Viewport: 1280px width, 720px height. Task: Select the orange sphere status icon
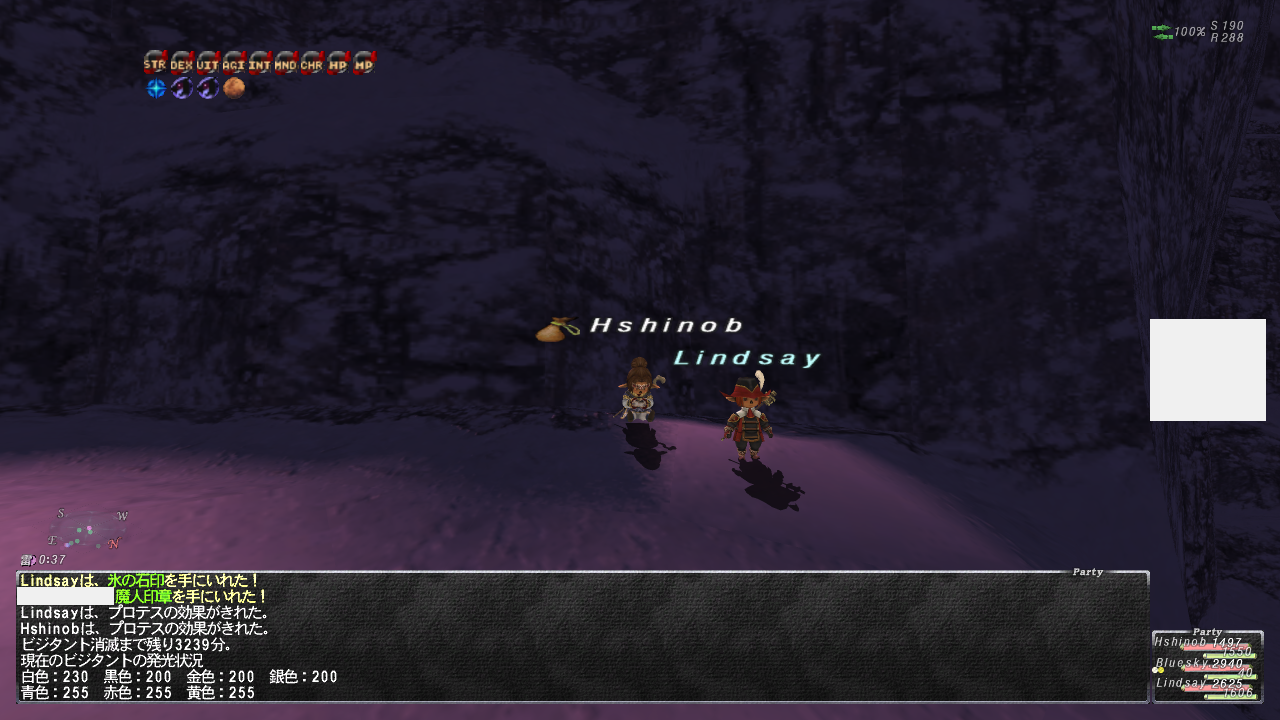point(234,89)
